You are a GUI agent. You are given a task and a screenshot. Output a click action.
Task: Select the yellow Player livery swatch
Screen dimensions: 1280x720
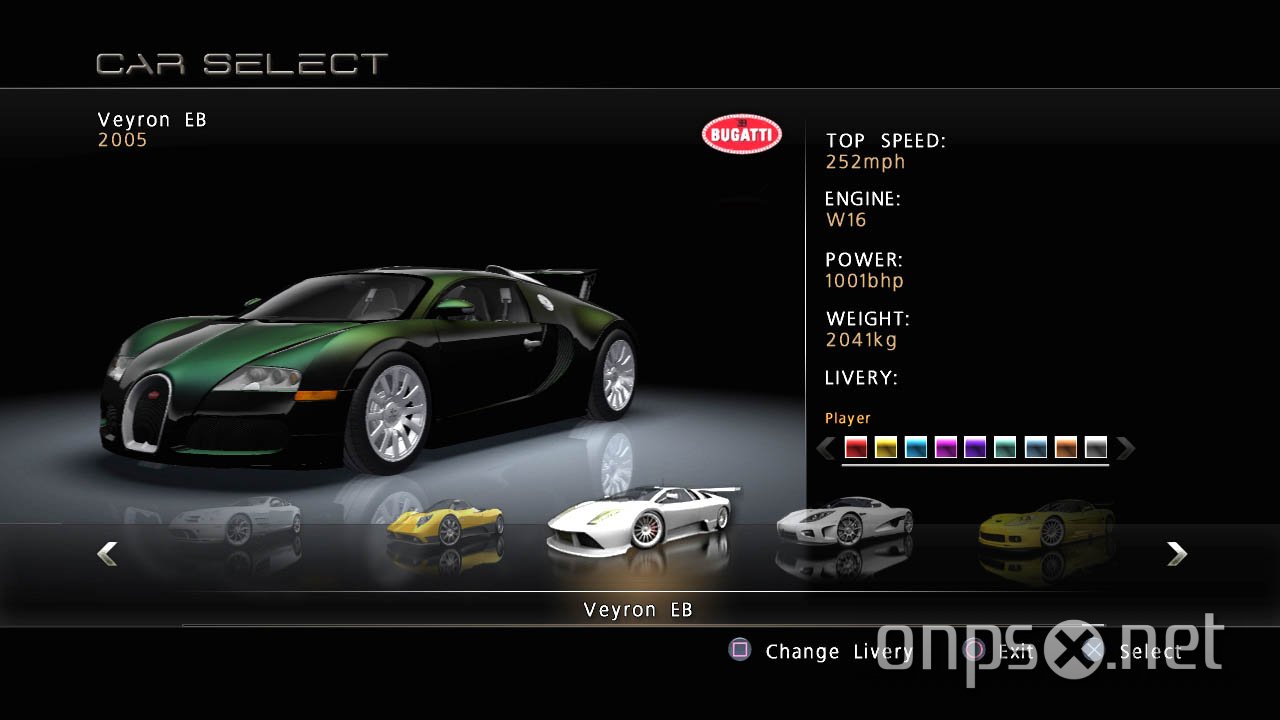[x=885, y=448]
